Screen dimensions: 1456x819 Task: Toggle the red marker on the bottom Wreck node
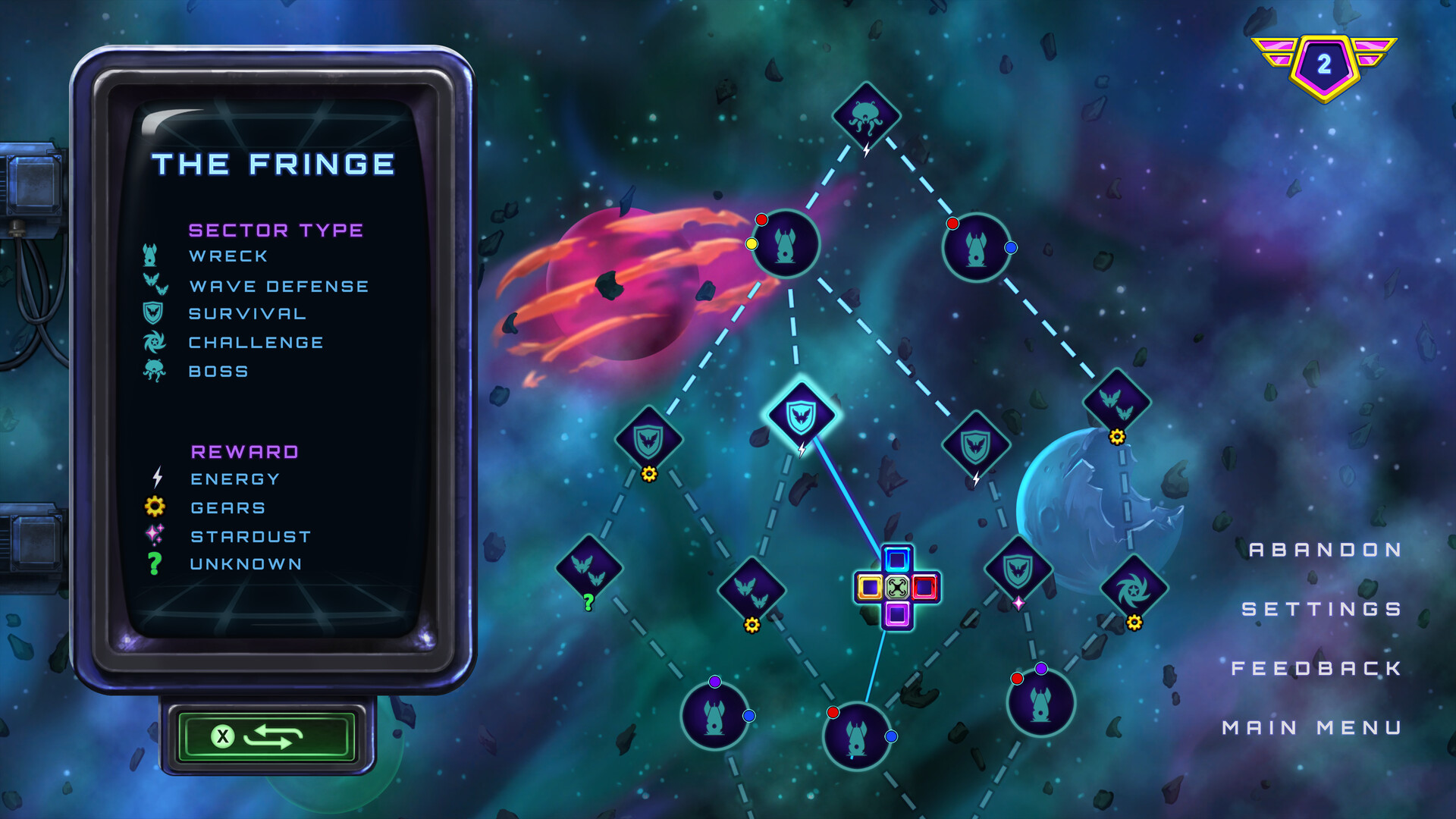coord(833,711)
